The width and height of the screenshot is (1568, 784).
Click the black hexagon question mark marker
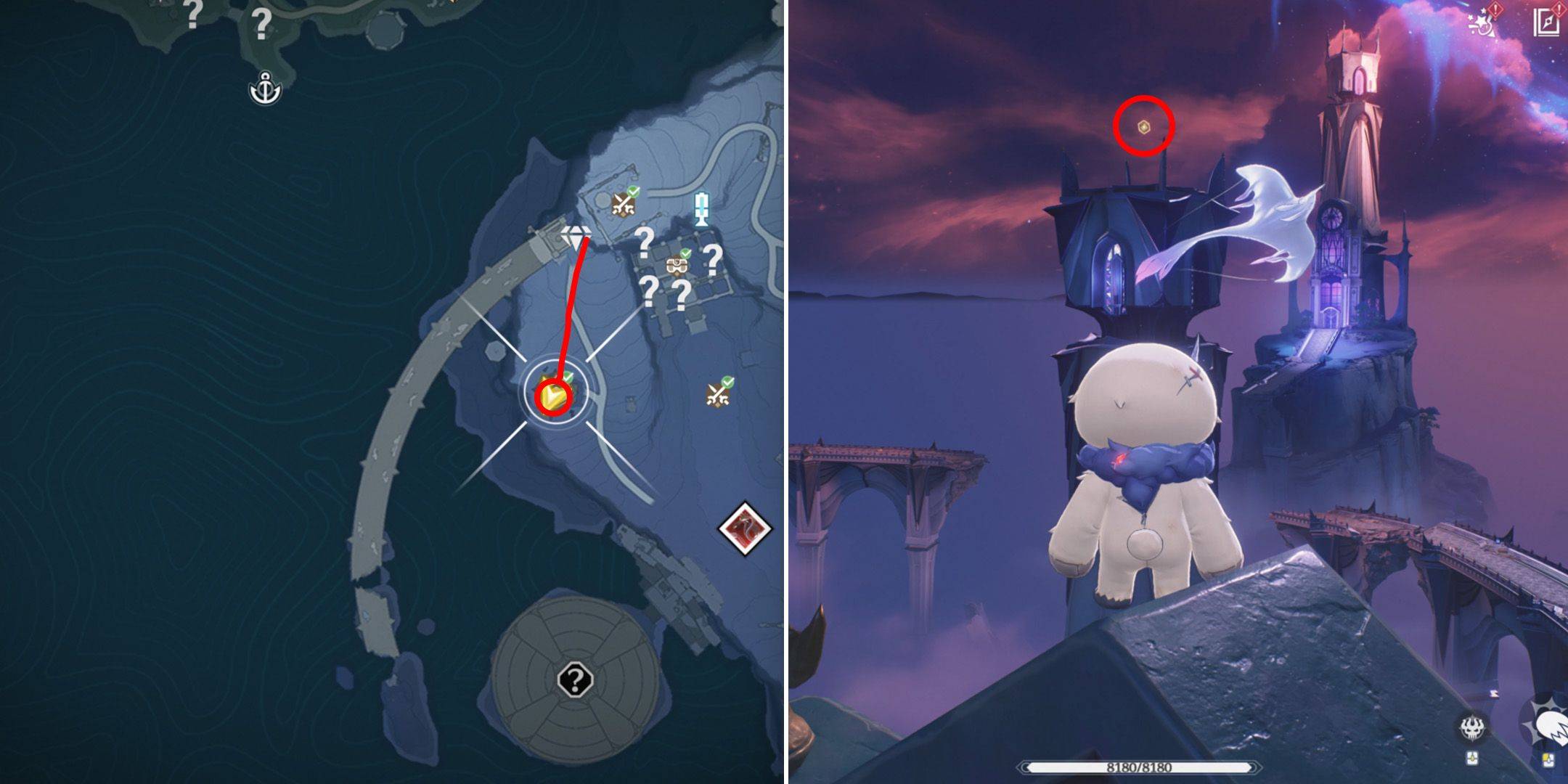click(x=576, y=681)
